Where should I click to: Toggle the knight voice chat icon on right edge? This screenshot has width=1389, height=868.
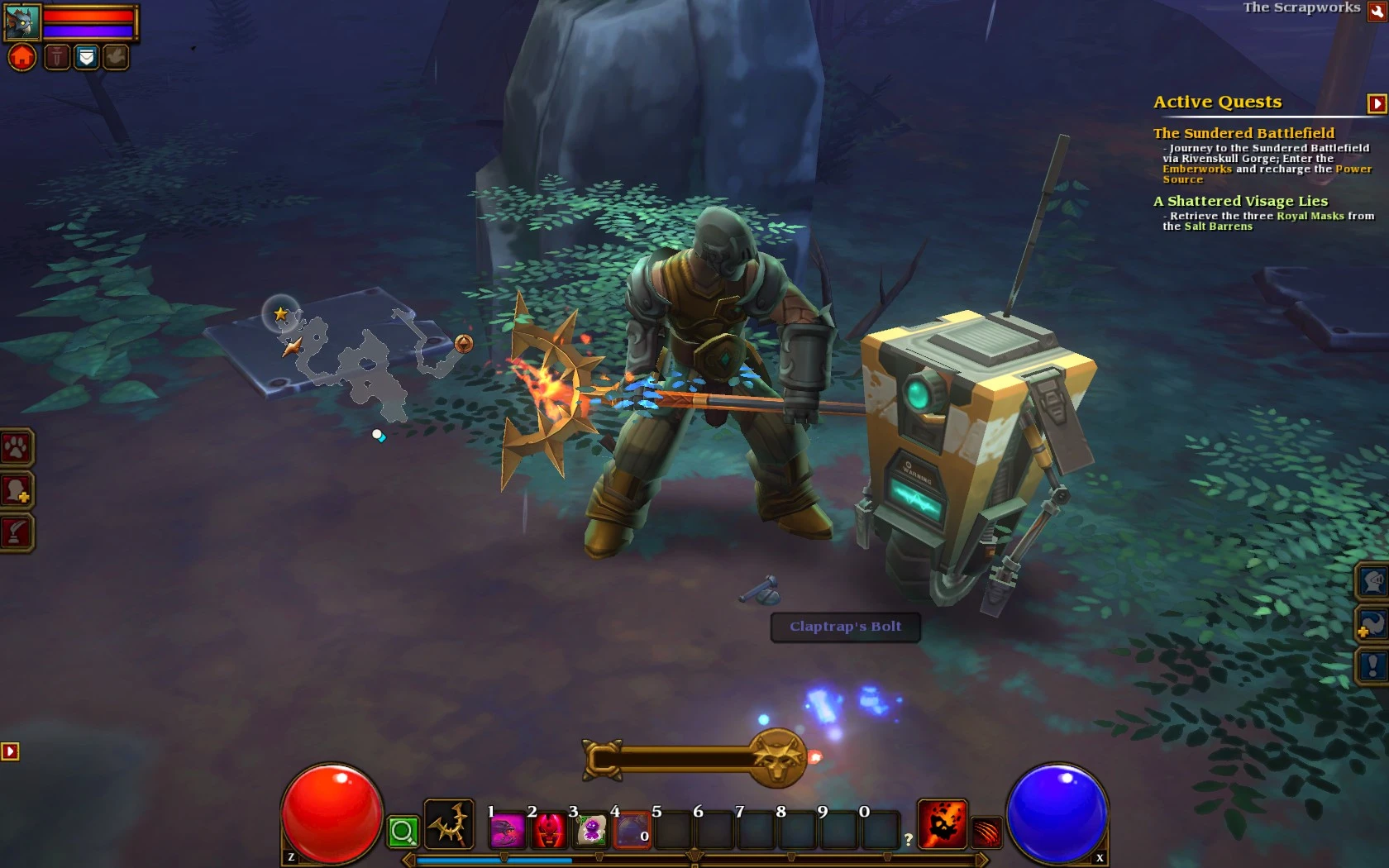1373,581
